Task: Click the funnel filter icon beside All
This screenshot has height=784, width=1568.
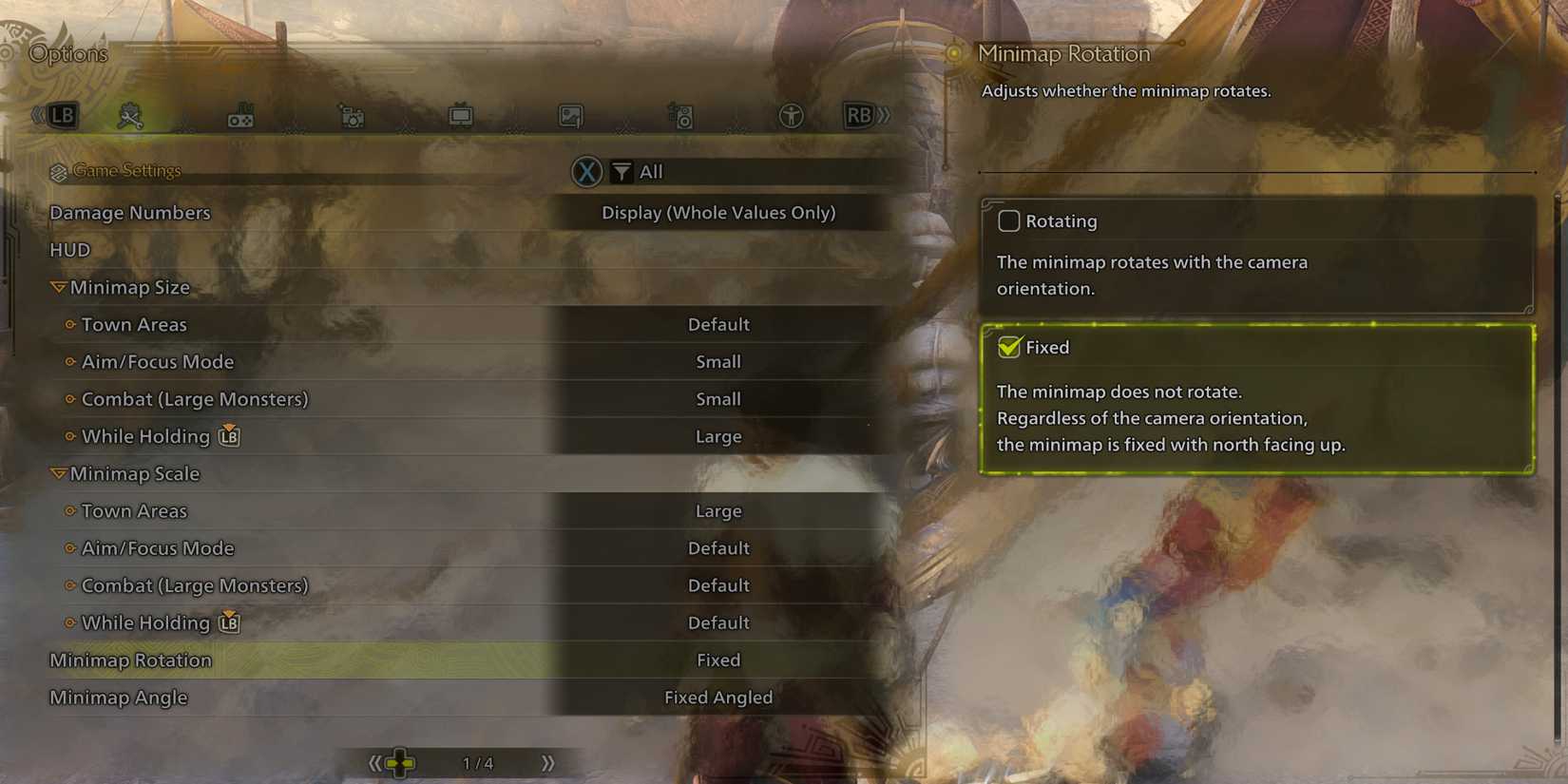Action: coord(621,172)
